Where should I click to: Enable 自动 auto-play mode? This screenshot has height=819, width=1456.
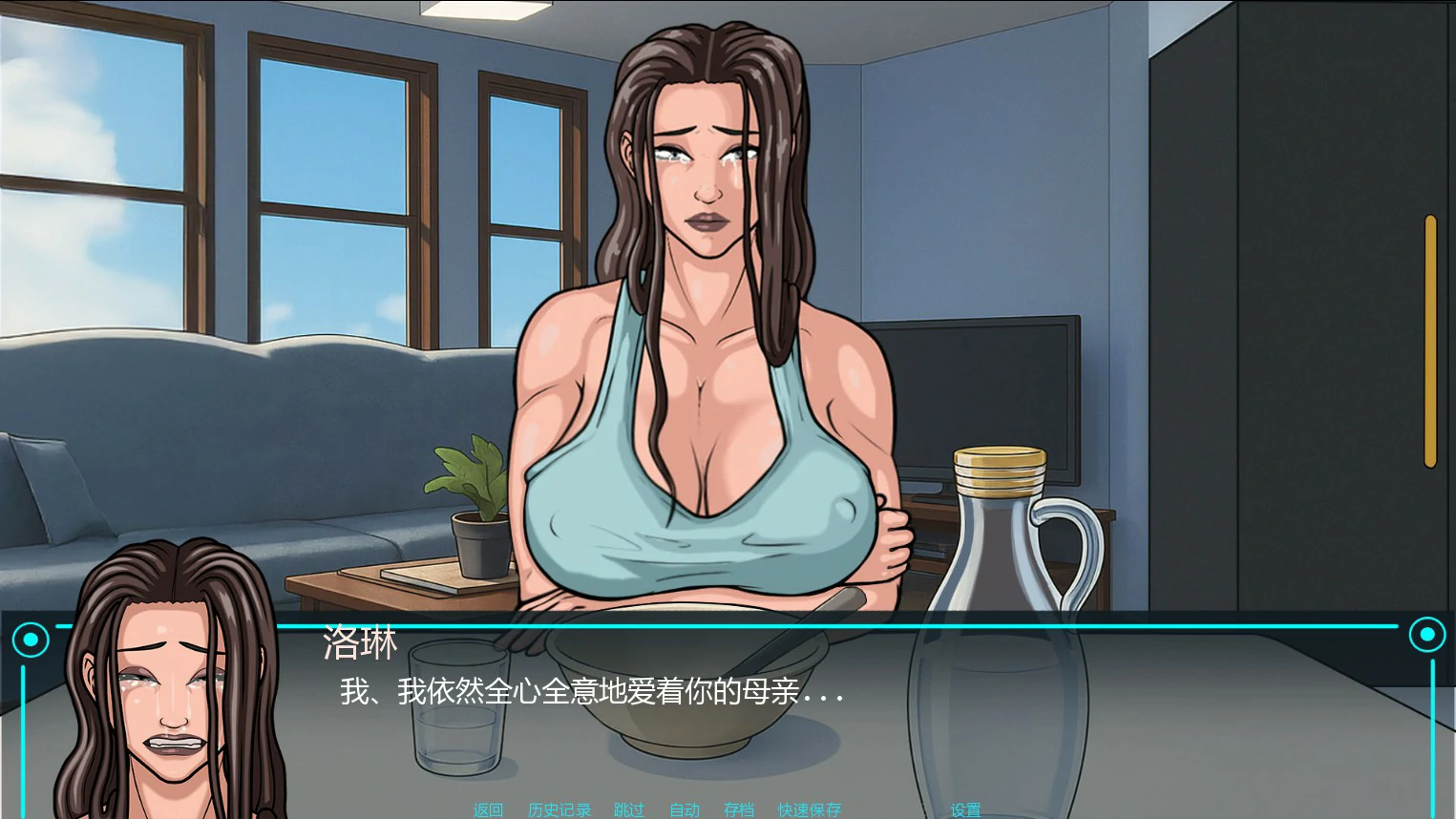(x=684, y=809)
